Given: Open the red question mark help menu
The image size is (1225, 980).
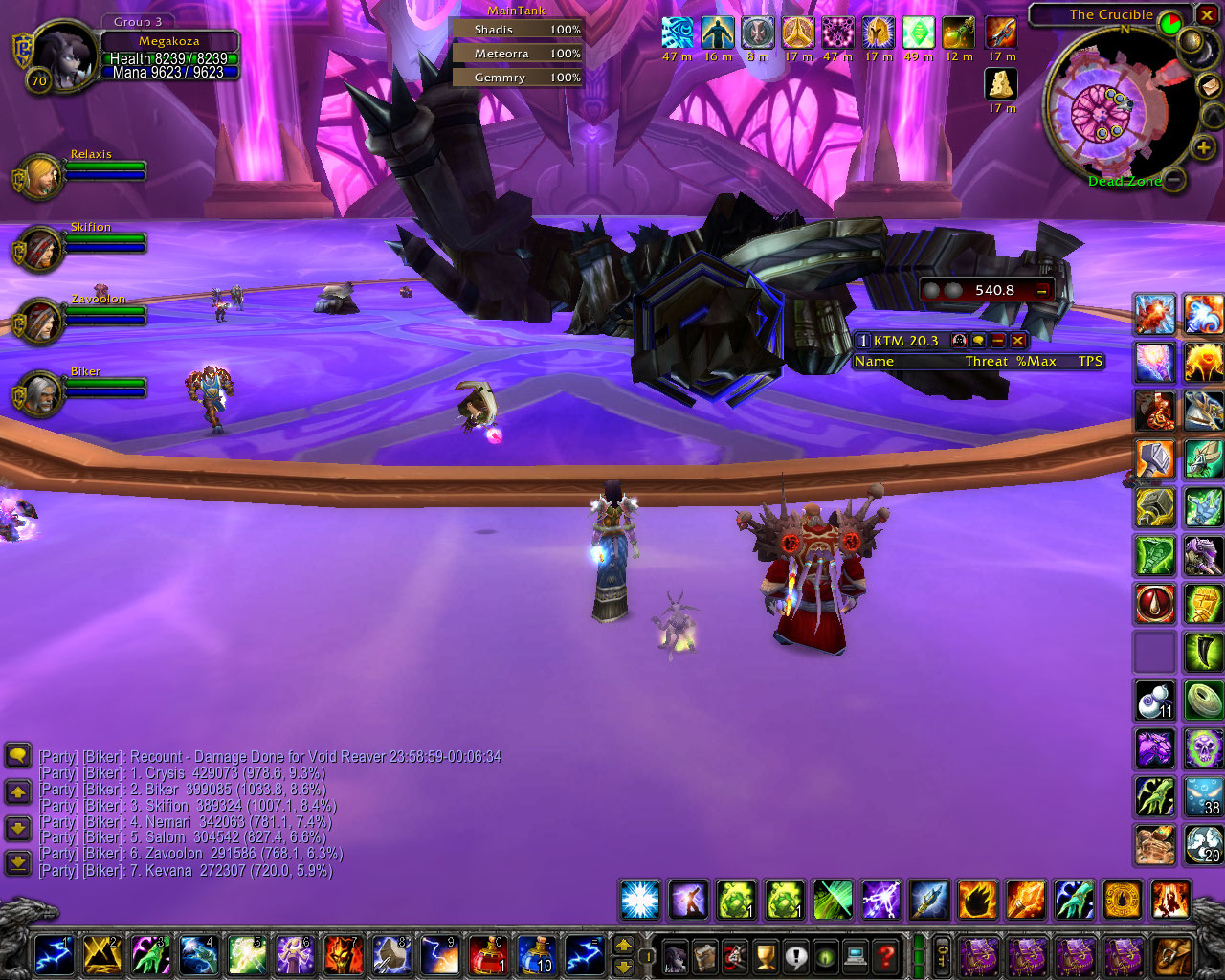Looking at the screenshot, I should pos(886,954).
